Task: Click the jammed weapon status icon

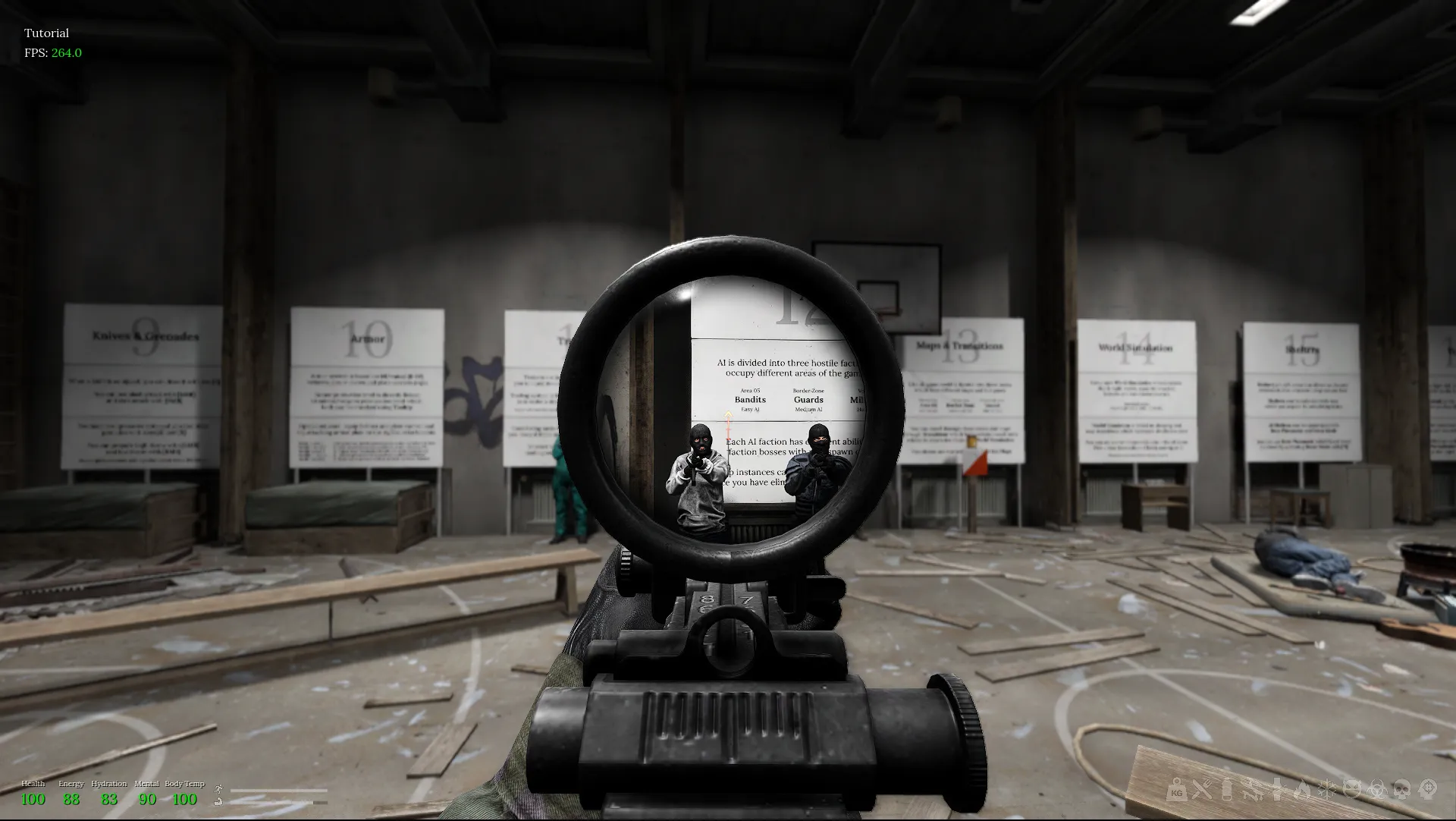Action: coord(1254,791)
